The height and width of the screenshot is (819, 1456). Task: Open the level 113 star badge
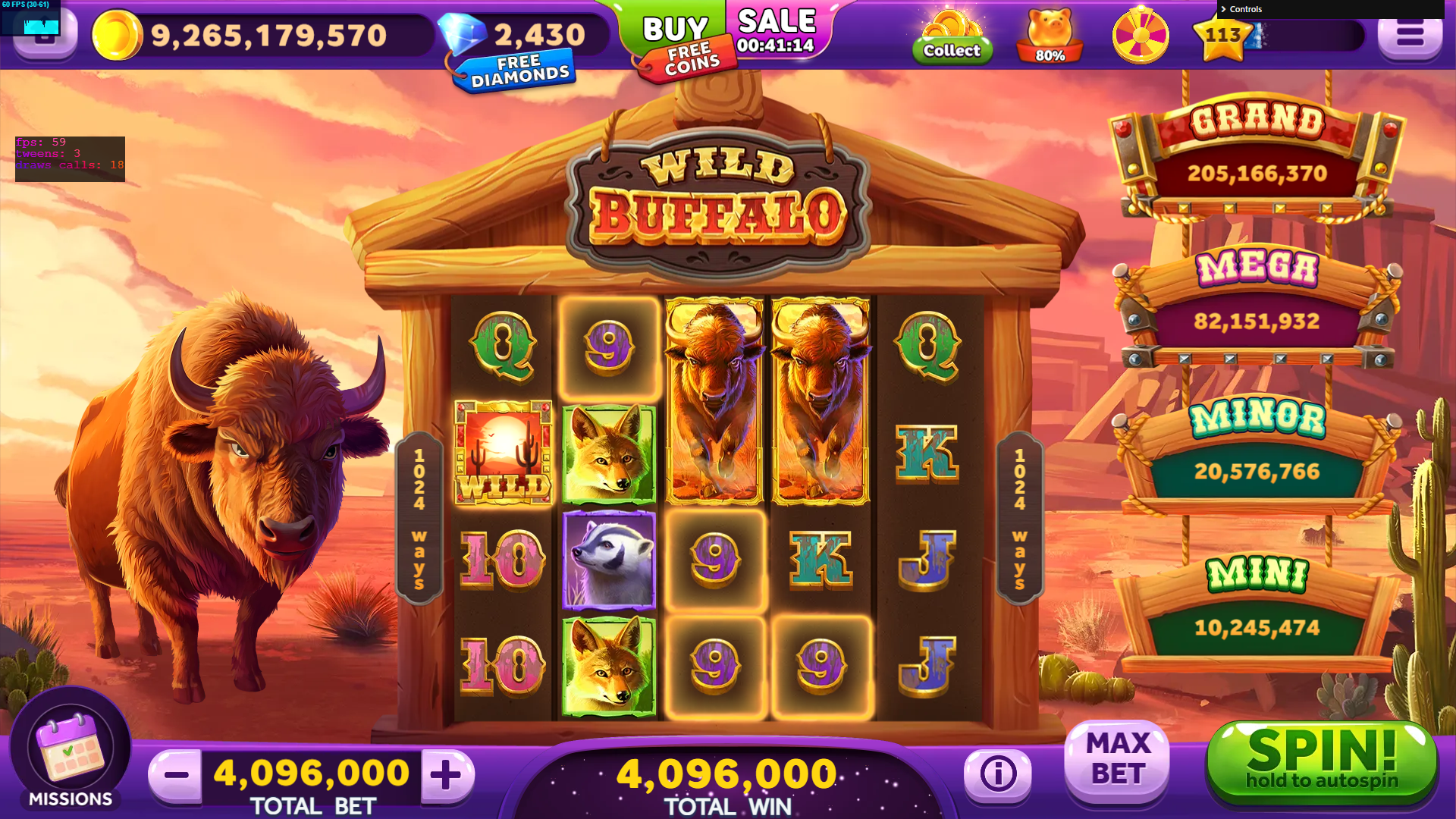pos(1222,36)
